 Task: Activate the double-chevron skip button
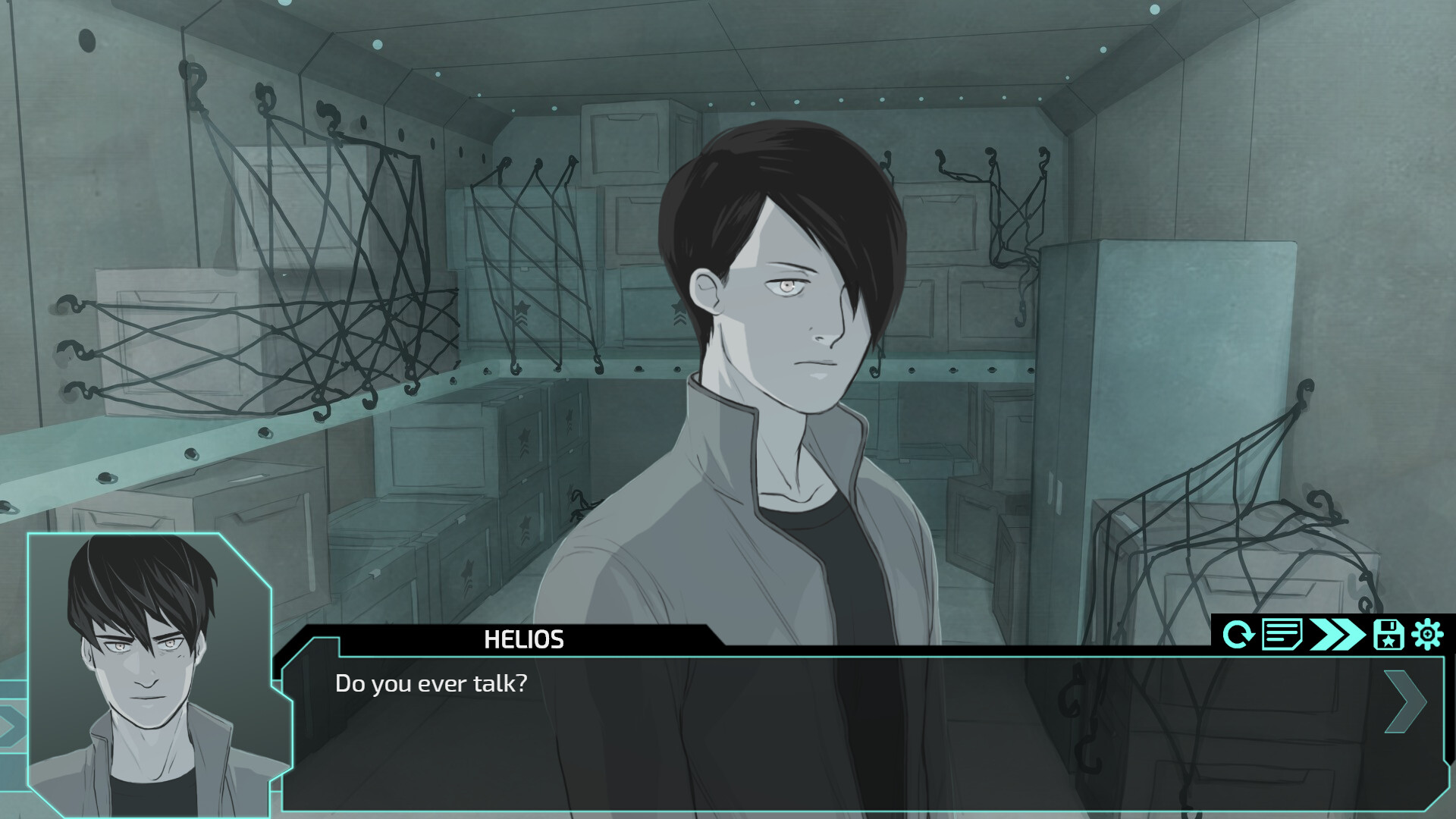tap(1337, 634)
